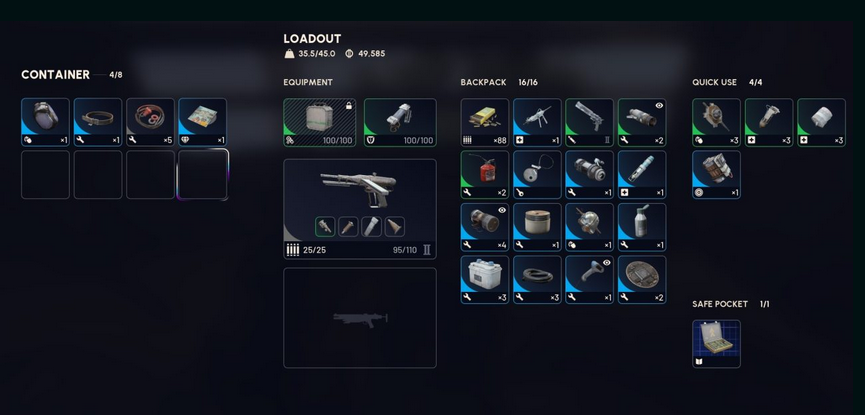Click the highlighted empty container slot
865x415 pixels.
(x=202, y=174)
